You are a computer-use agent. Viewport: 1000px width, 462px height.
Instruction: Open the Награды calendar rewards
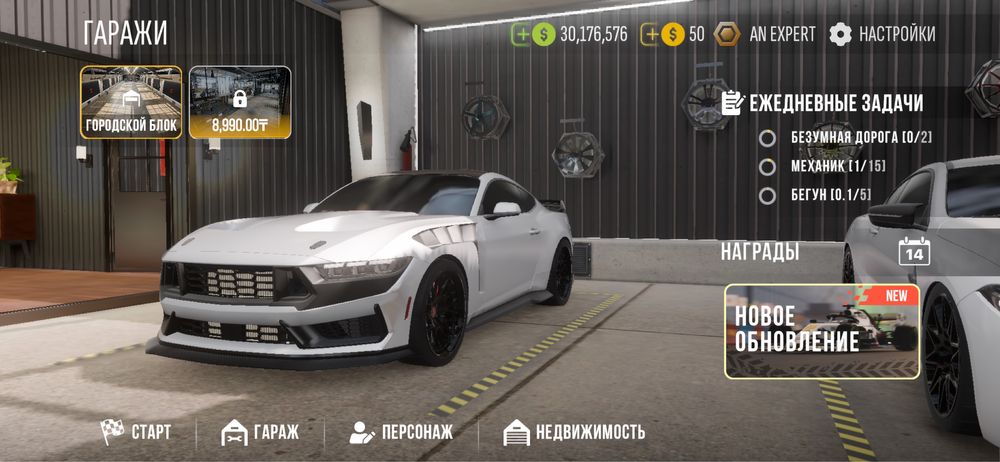914,251
